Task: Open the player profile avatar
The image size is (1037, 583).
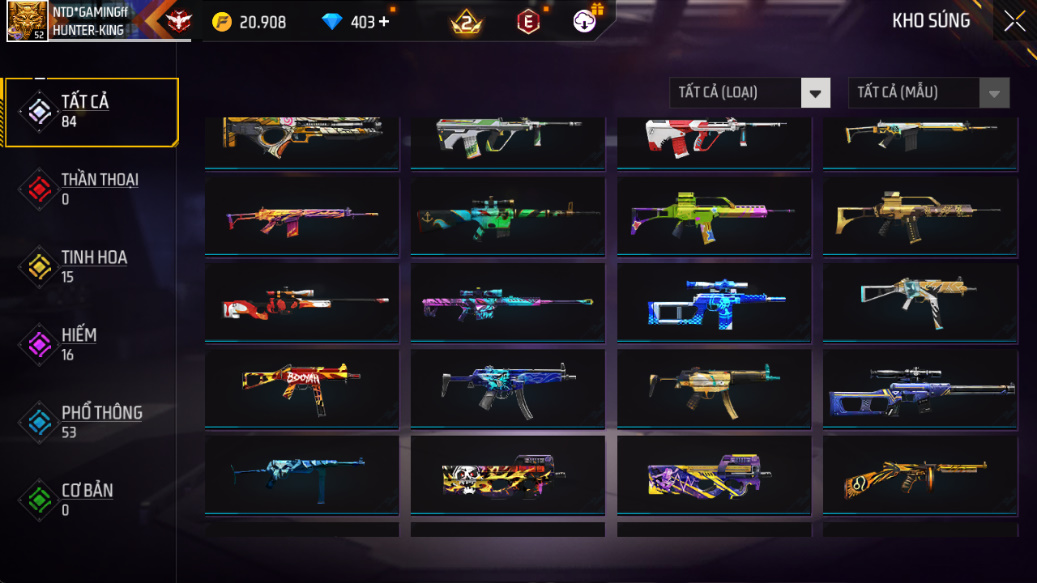Action: tap(27, 20)
